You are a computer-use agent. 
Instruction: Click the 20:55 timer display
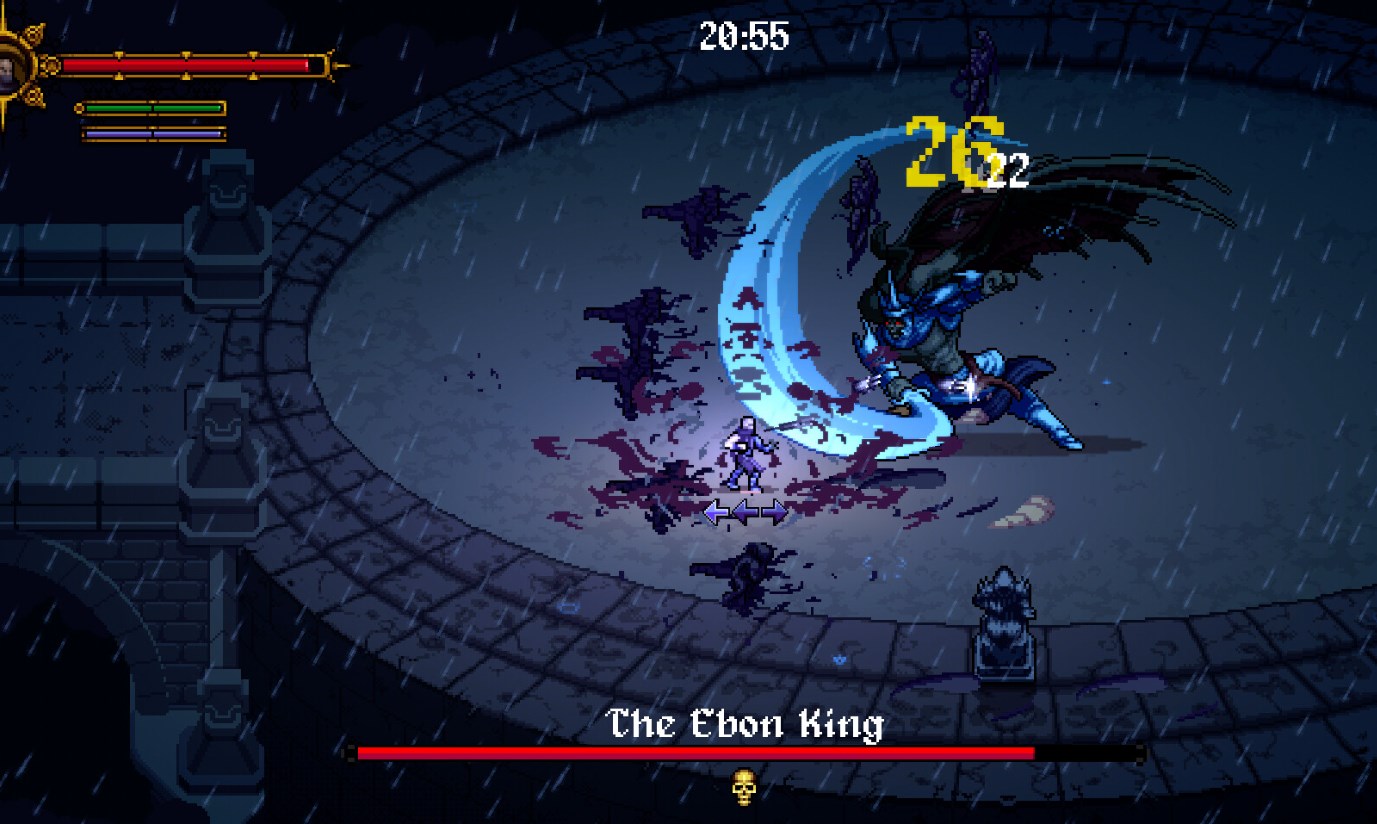(x=744, y=35)
